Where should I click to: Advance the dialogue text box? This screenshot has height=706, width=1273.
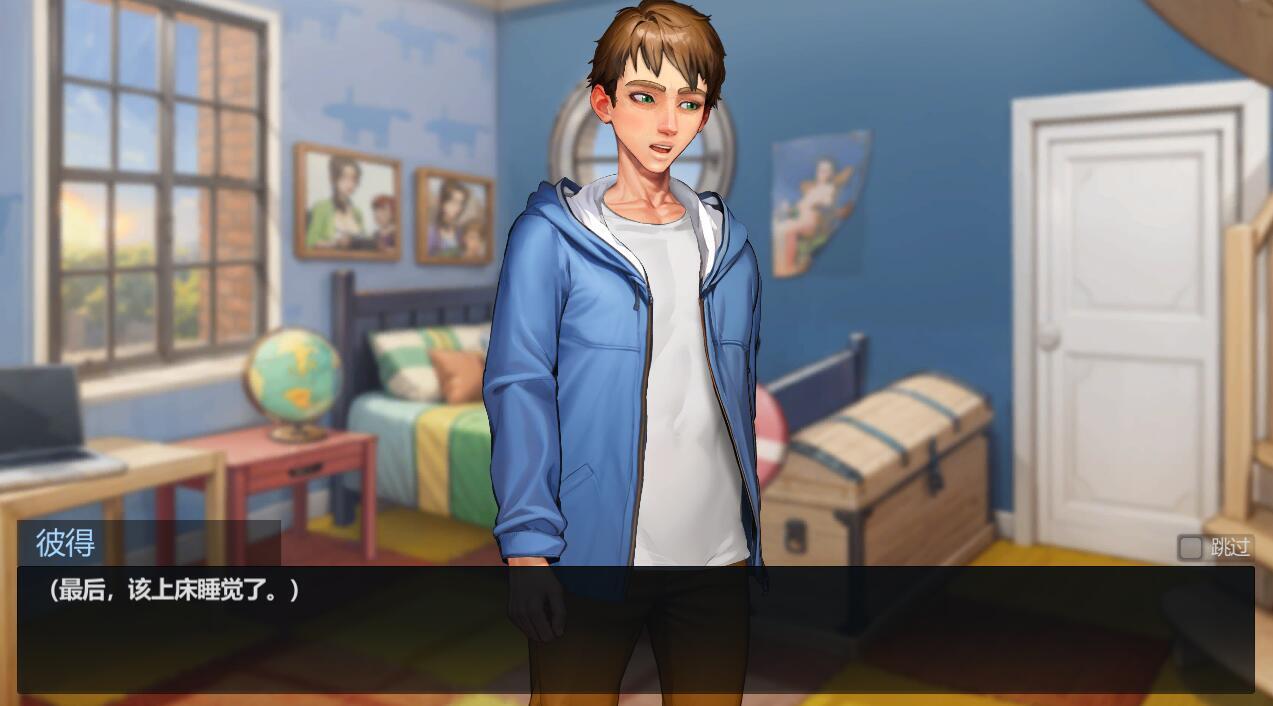pos(635,630)
